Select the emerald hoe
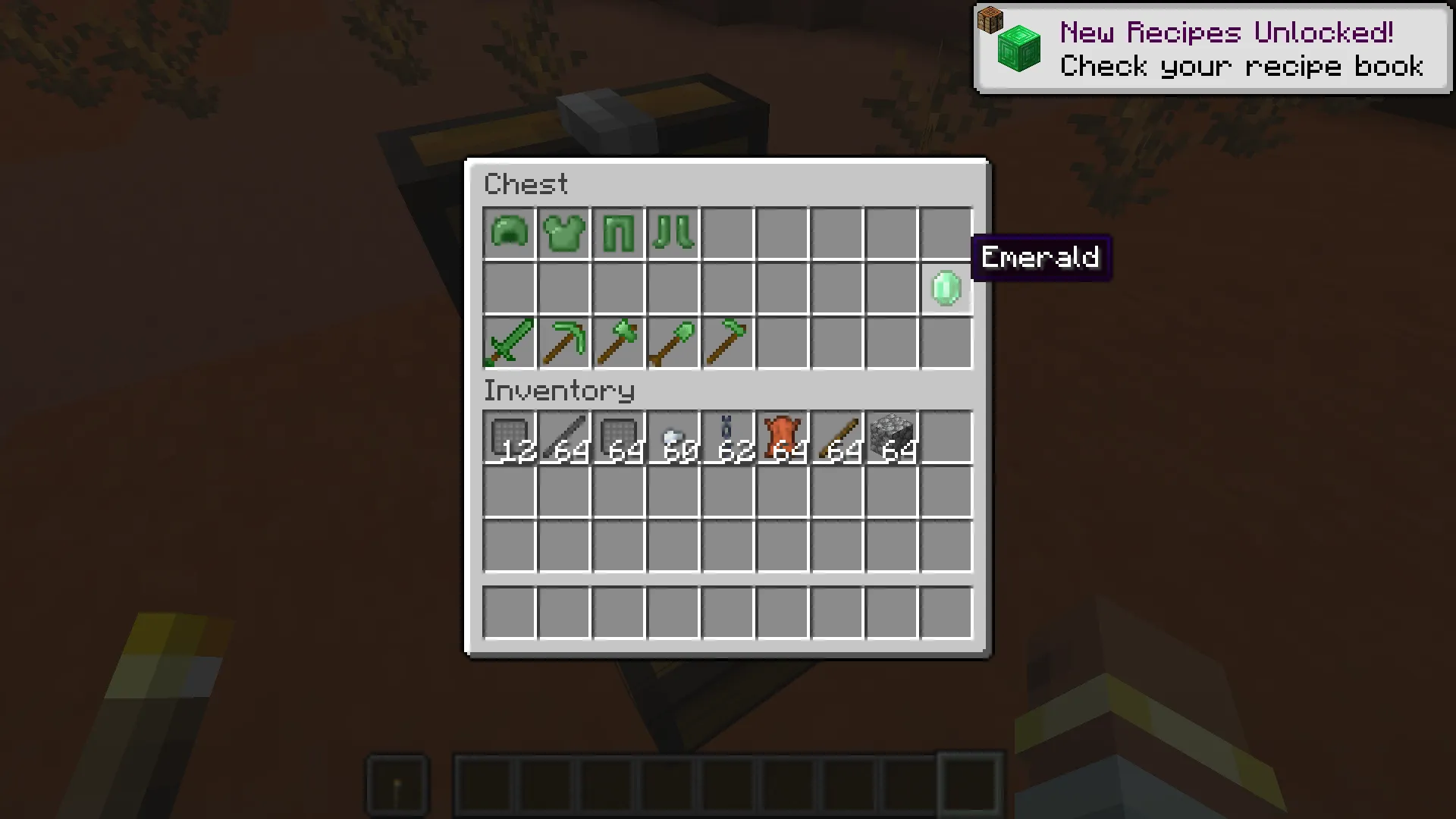 coord(727,342)
